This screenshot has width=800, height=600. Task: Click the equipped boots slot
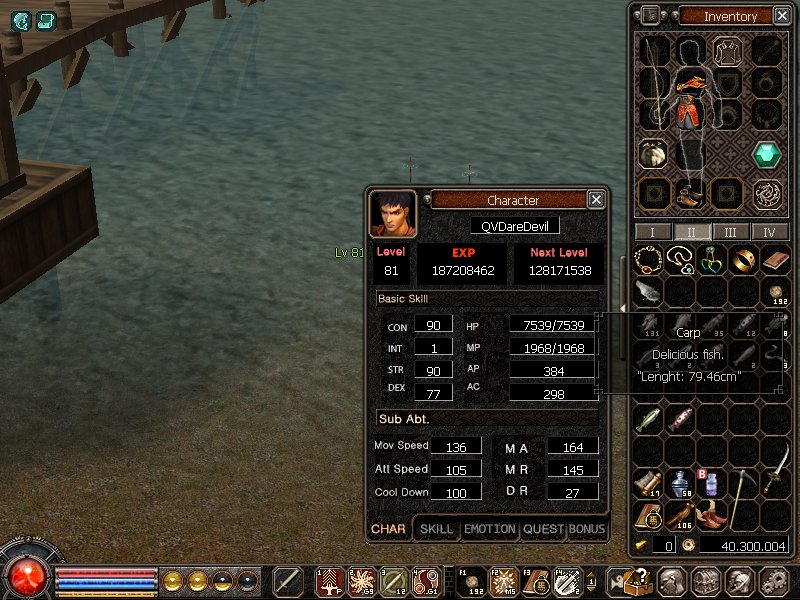690,192
